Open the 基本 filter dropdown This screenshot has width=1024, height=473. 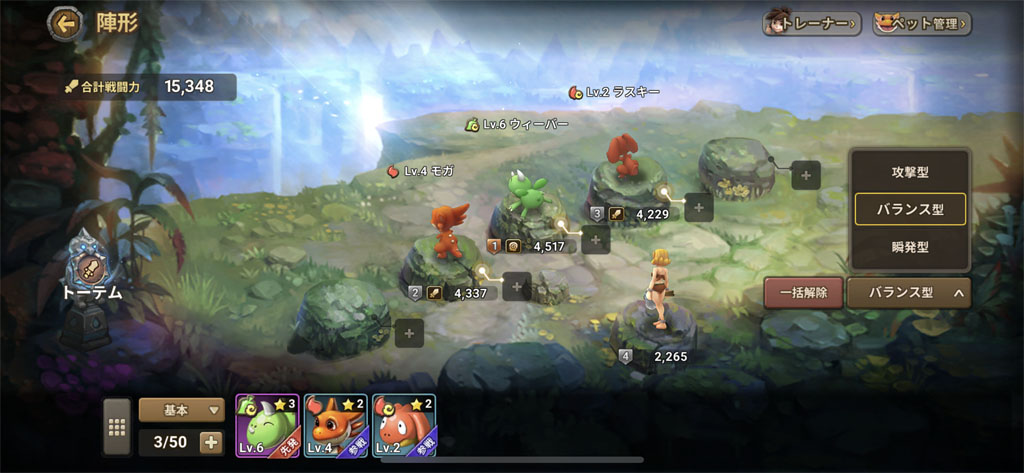[x=181, y=409]
